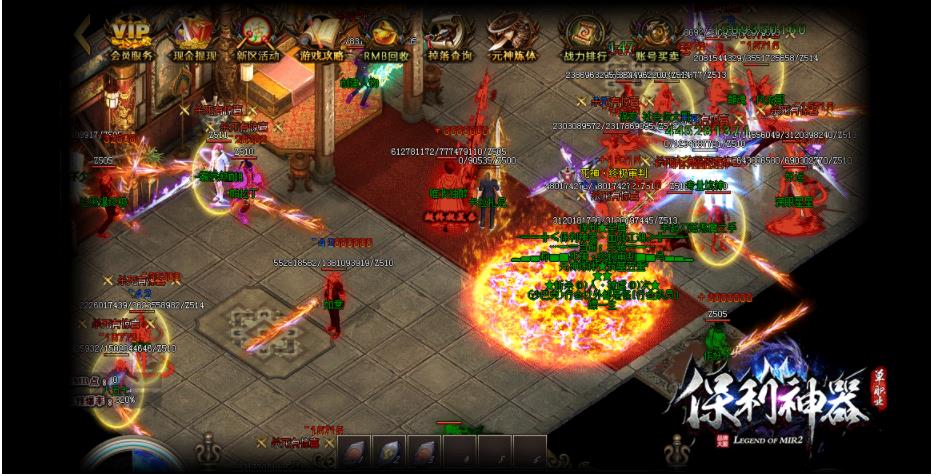
Task: Open 掉落查询 drop lookup
Action: 450,38
